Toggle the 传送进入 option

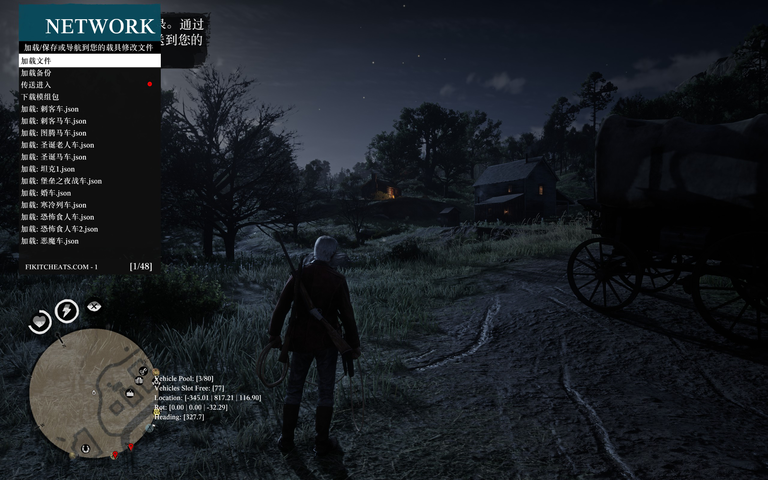click(x=89, y=85)
